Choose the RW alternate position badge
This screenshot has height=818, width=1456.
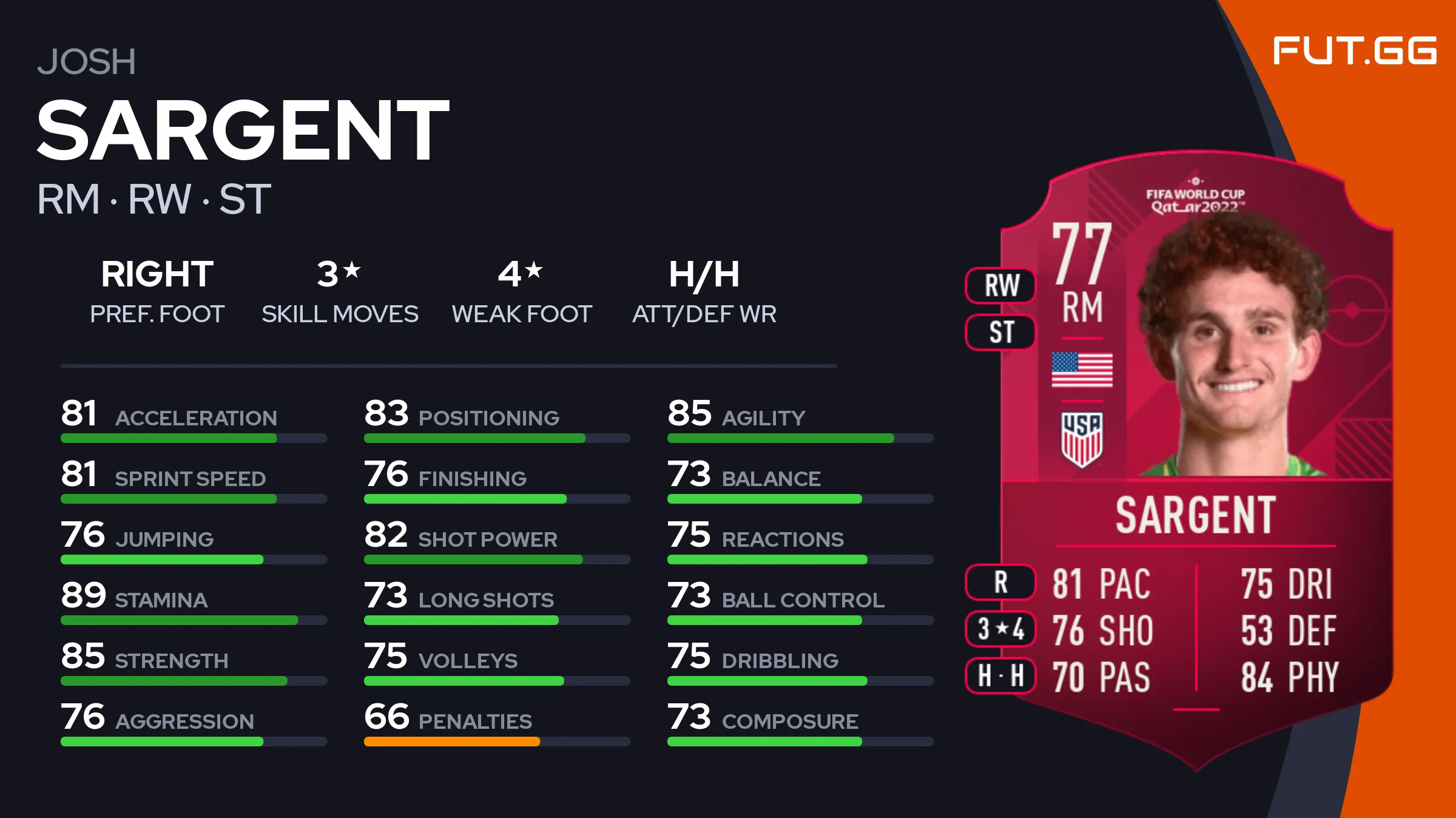[x=1001, y=285]
